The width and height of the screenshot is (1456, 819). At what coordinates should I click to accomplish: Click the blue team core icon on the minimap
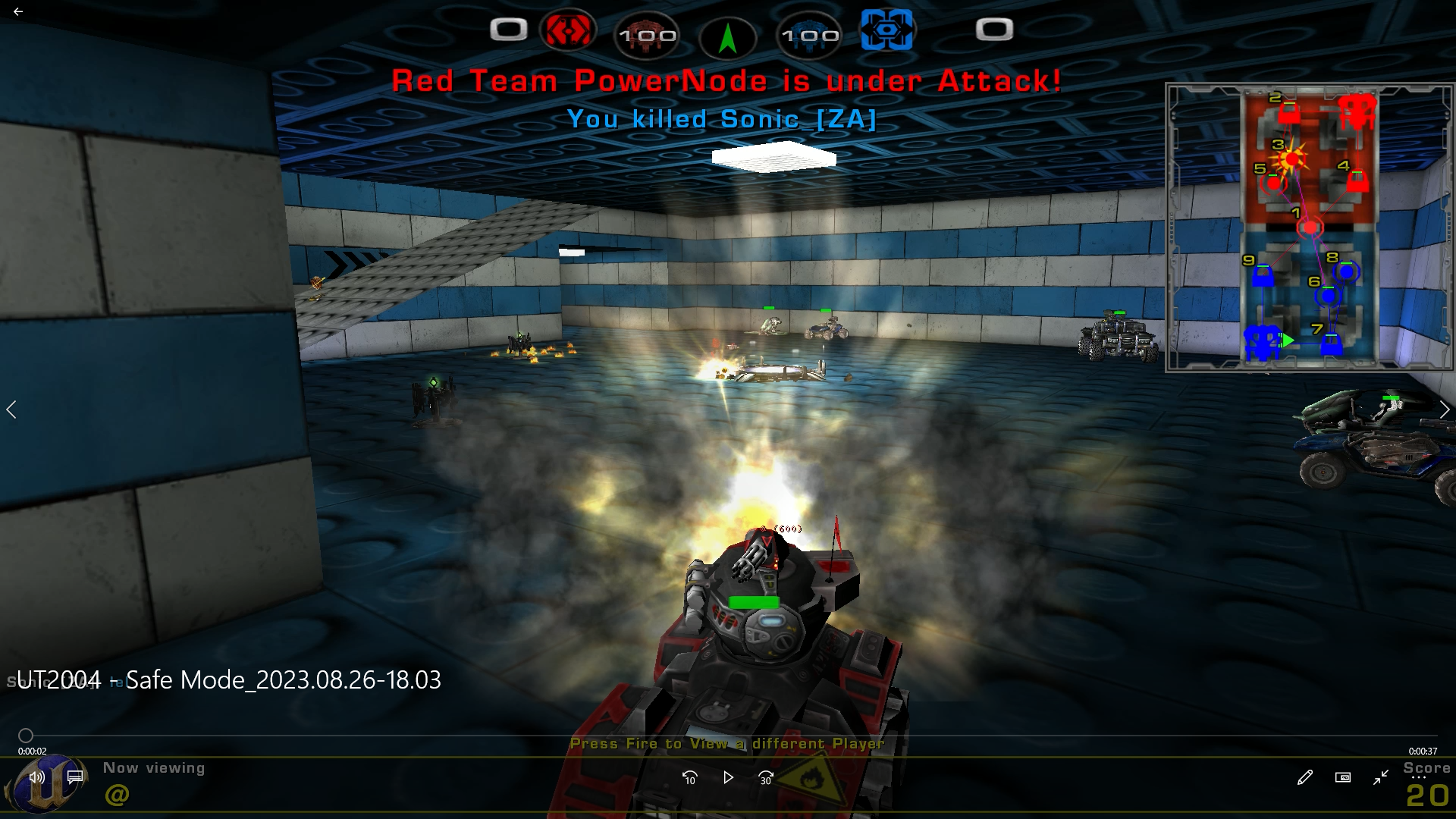[x=1262, y=342]
